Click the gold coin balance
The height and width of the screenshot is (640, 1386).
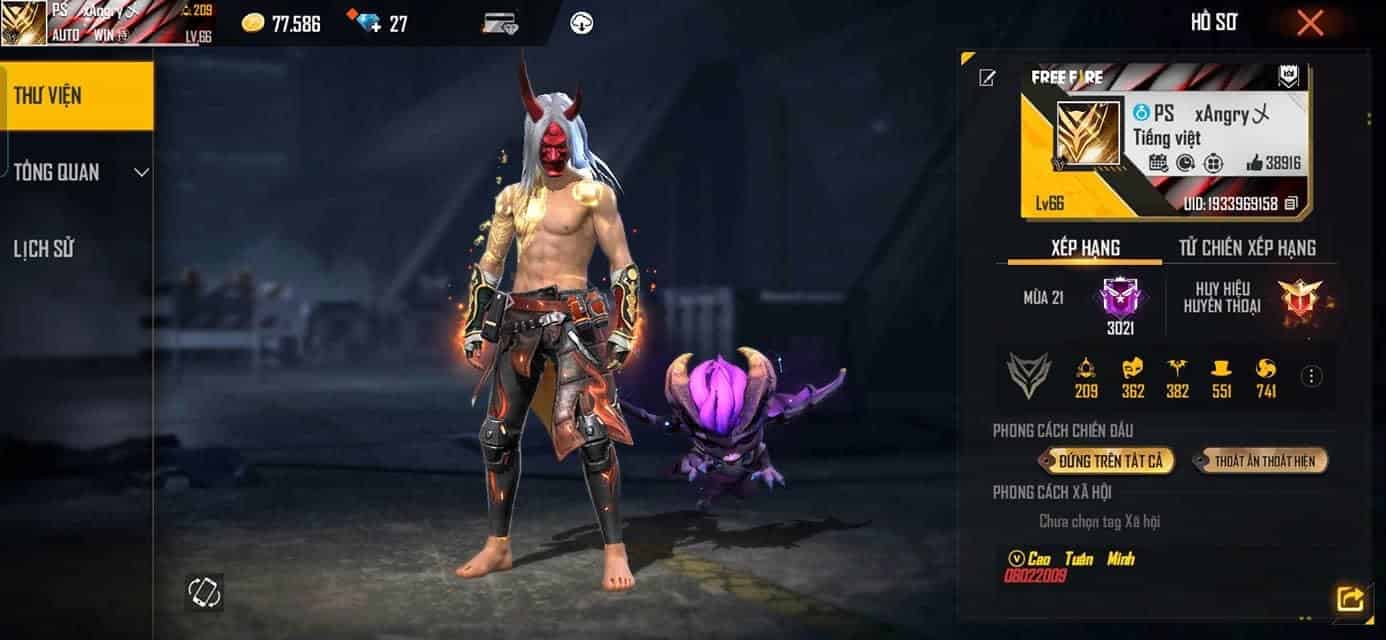(x=282, y=23)
